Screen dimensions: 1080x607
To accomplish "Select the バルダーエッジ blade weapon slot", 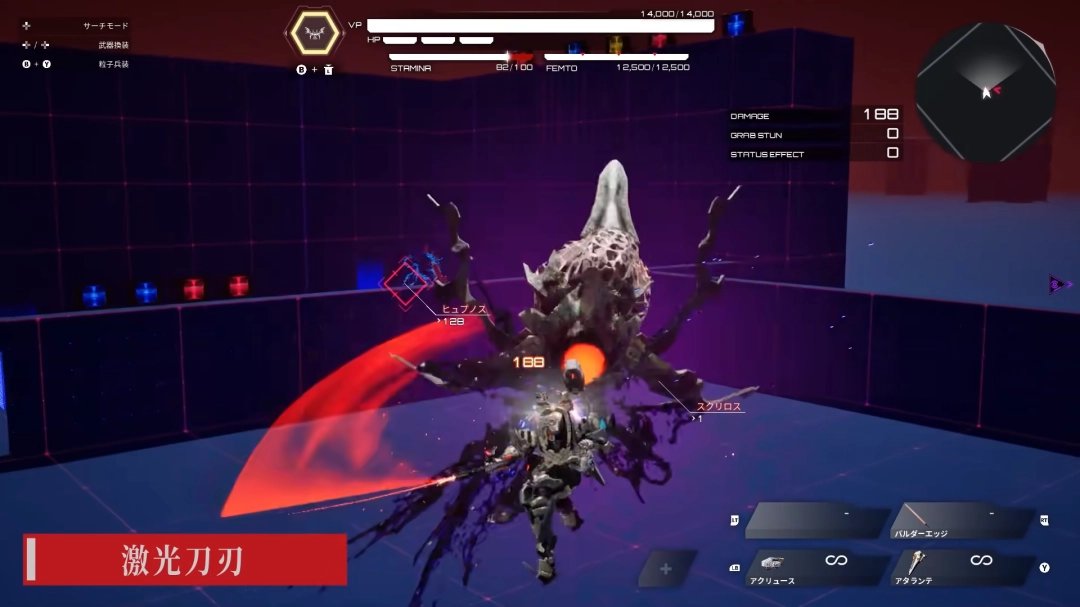I will coord(962,521).
